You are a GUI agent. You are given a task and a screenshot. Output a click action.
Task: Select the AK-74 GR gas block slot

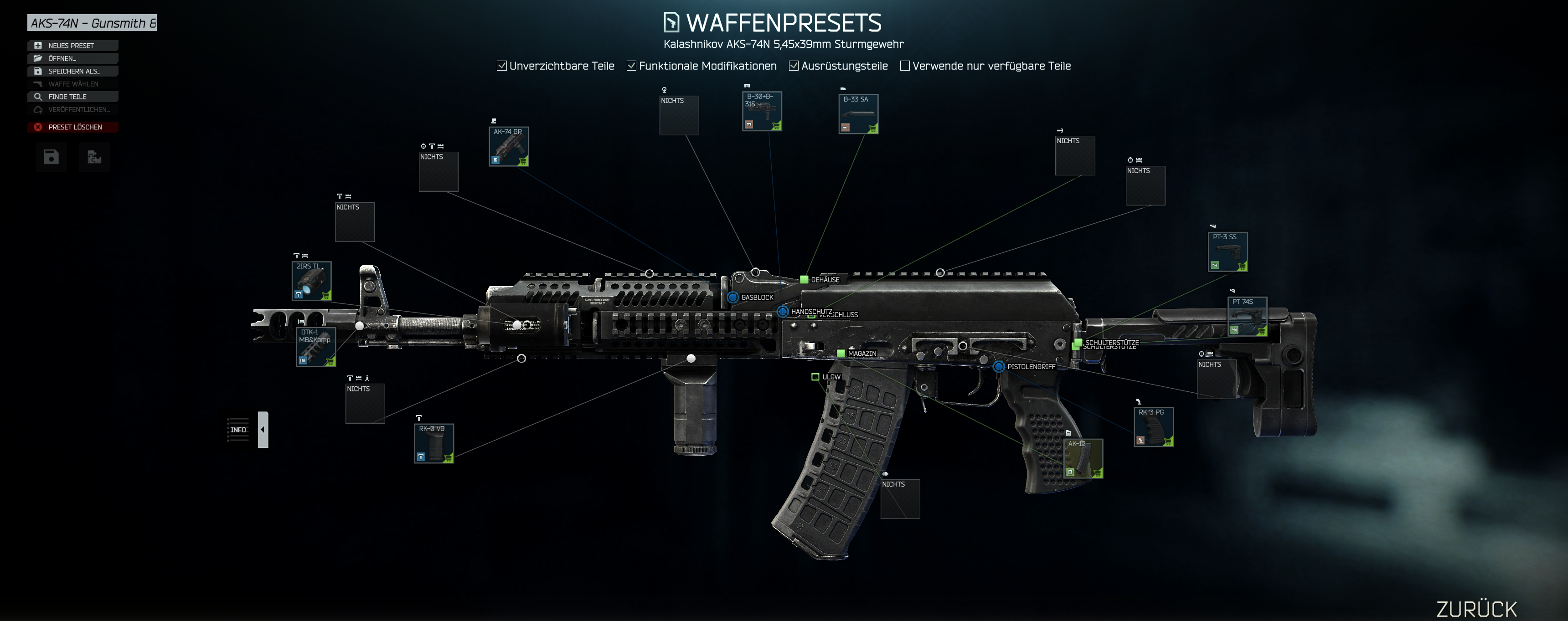click(x=508, y=147)
